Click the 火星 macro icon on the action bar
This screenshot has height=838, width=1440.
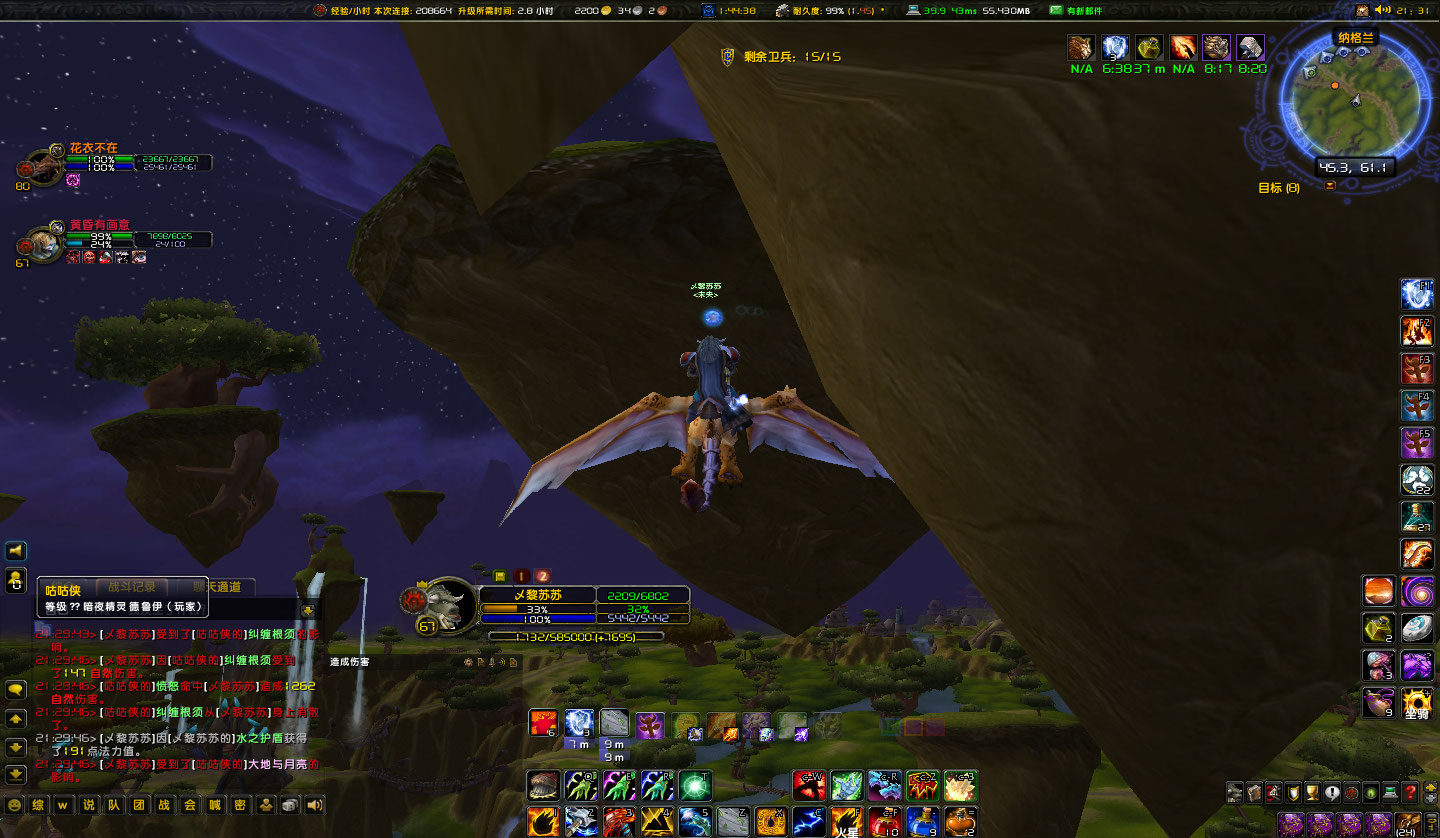pos(847,822)
